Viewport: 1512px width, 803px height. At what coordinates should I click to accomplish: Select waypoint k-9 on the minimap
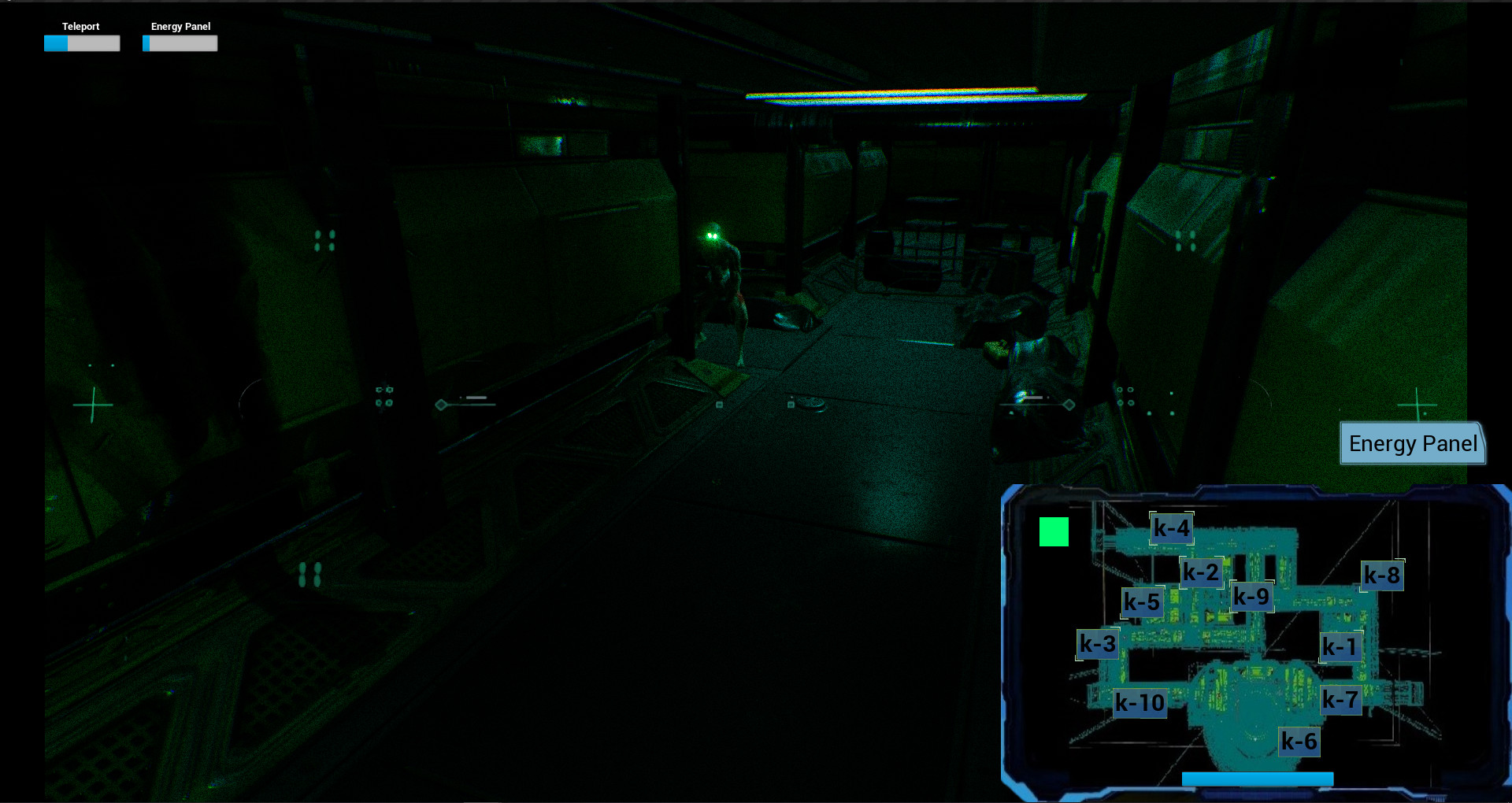point(1253,597)
